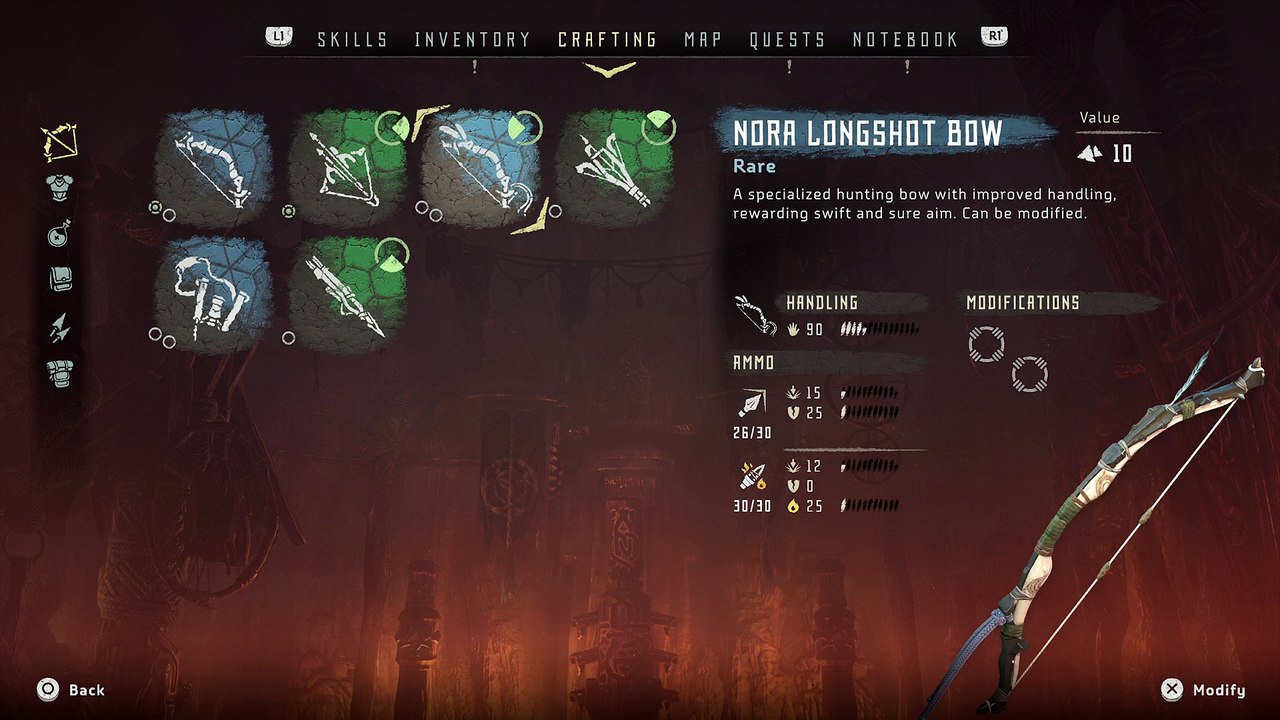The image size is (1280, 720).
Task: Open the Notebook tab
Action: pyautogui.click(x=905, y=40)
